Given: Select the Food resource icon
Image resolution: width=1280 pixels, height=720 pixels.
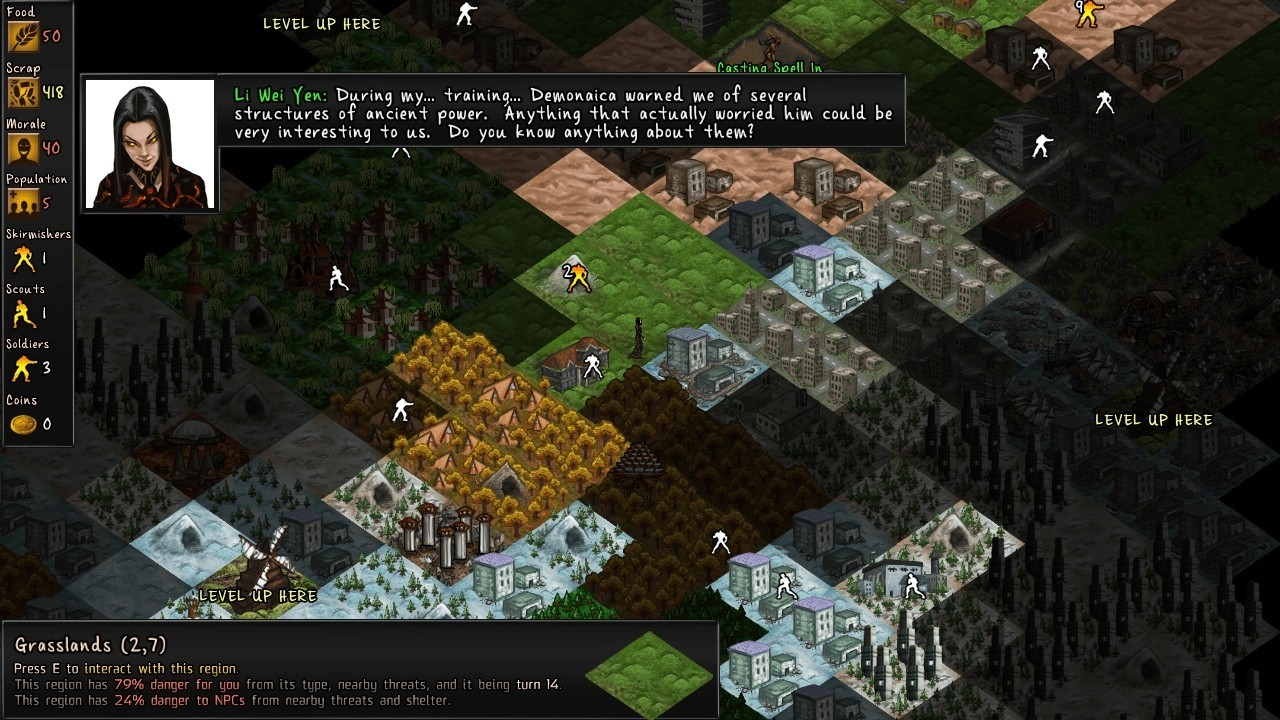Looking at the screenshot, I should (x=23, y=37).
